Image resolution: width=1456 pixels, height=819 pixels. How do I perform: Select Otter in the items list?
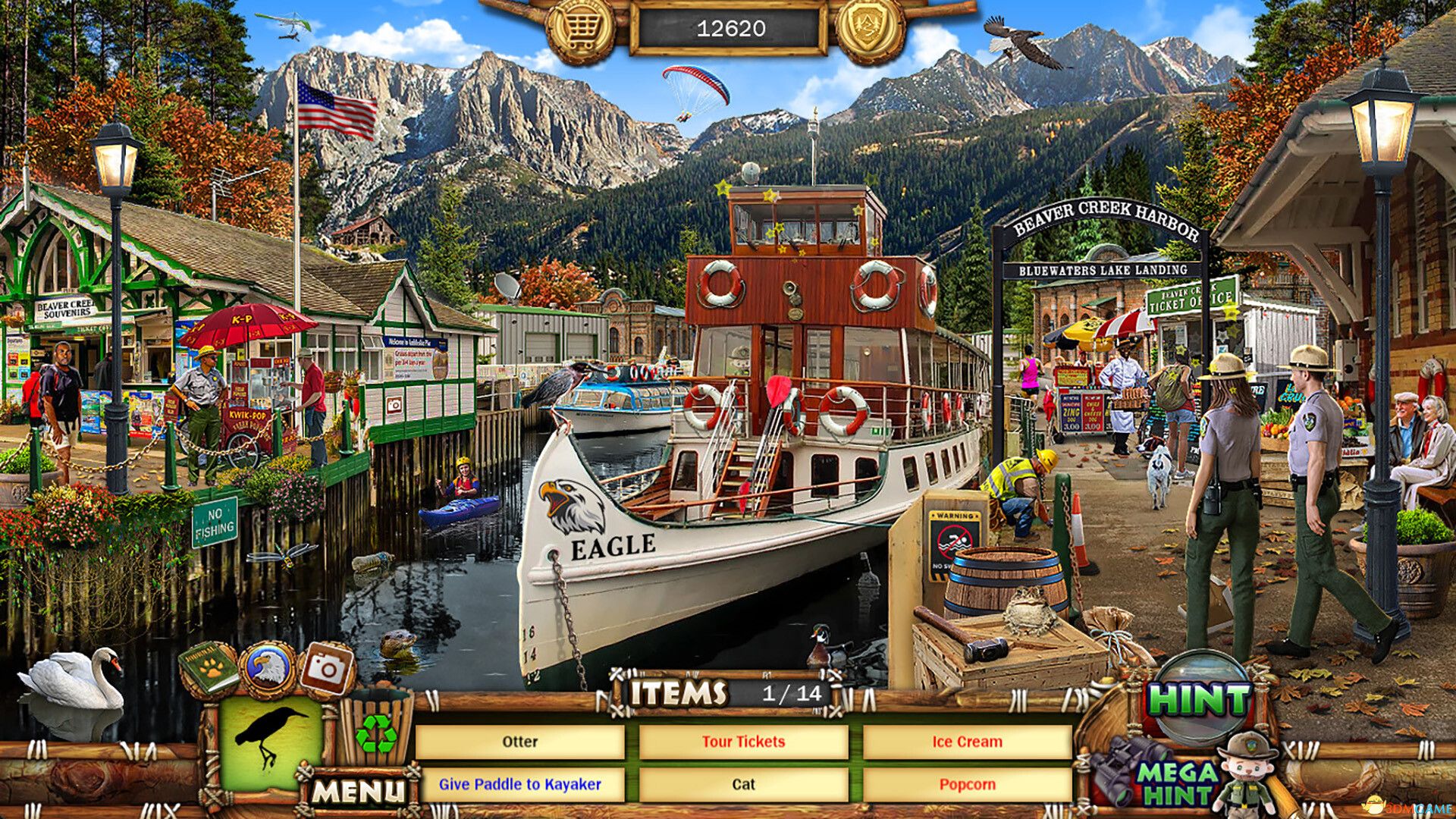pyautogui.click(x=520, y=742)
